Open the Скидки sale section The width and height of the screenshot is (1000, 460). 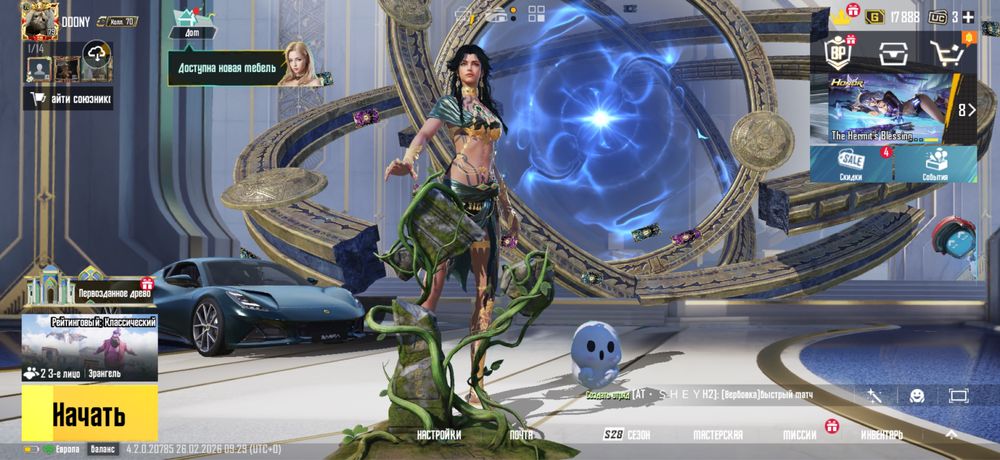851,165
